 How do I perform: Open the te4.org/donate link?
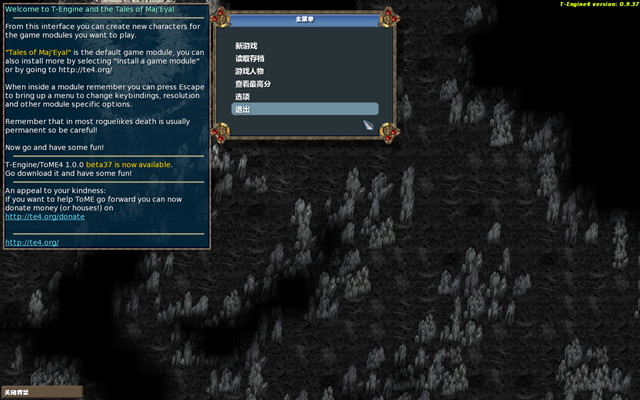pos(45,216)
